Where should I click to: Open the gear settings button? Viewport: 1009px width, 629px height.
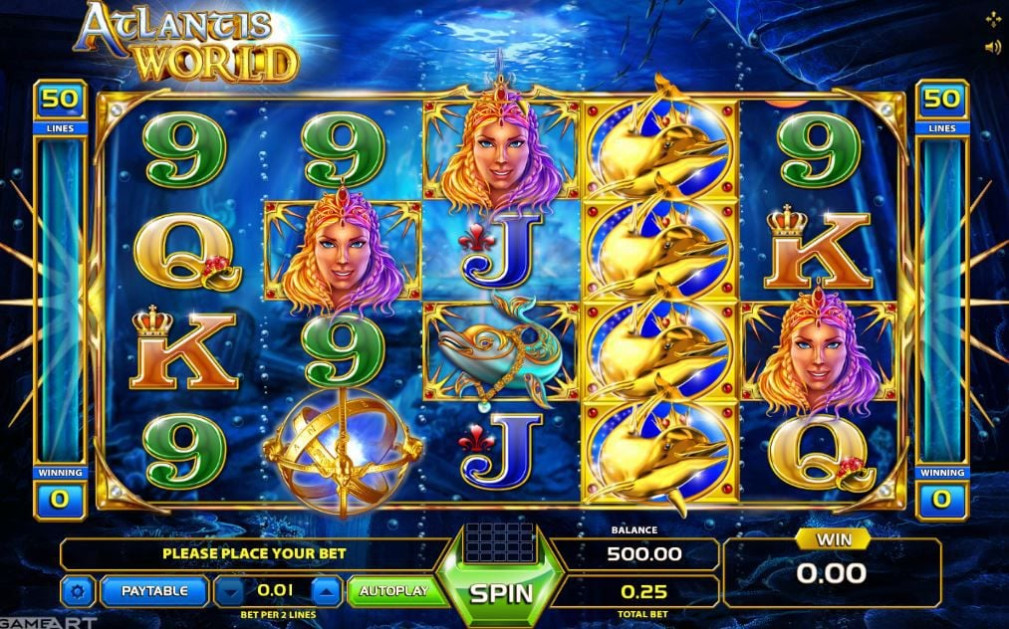(x=77, y=592)
